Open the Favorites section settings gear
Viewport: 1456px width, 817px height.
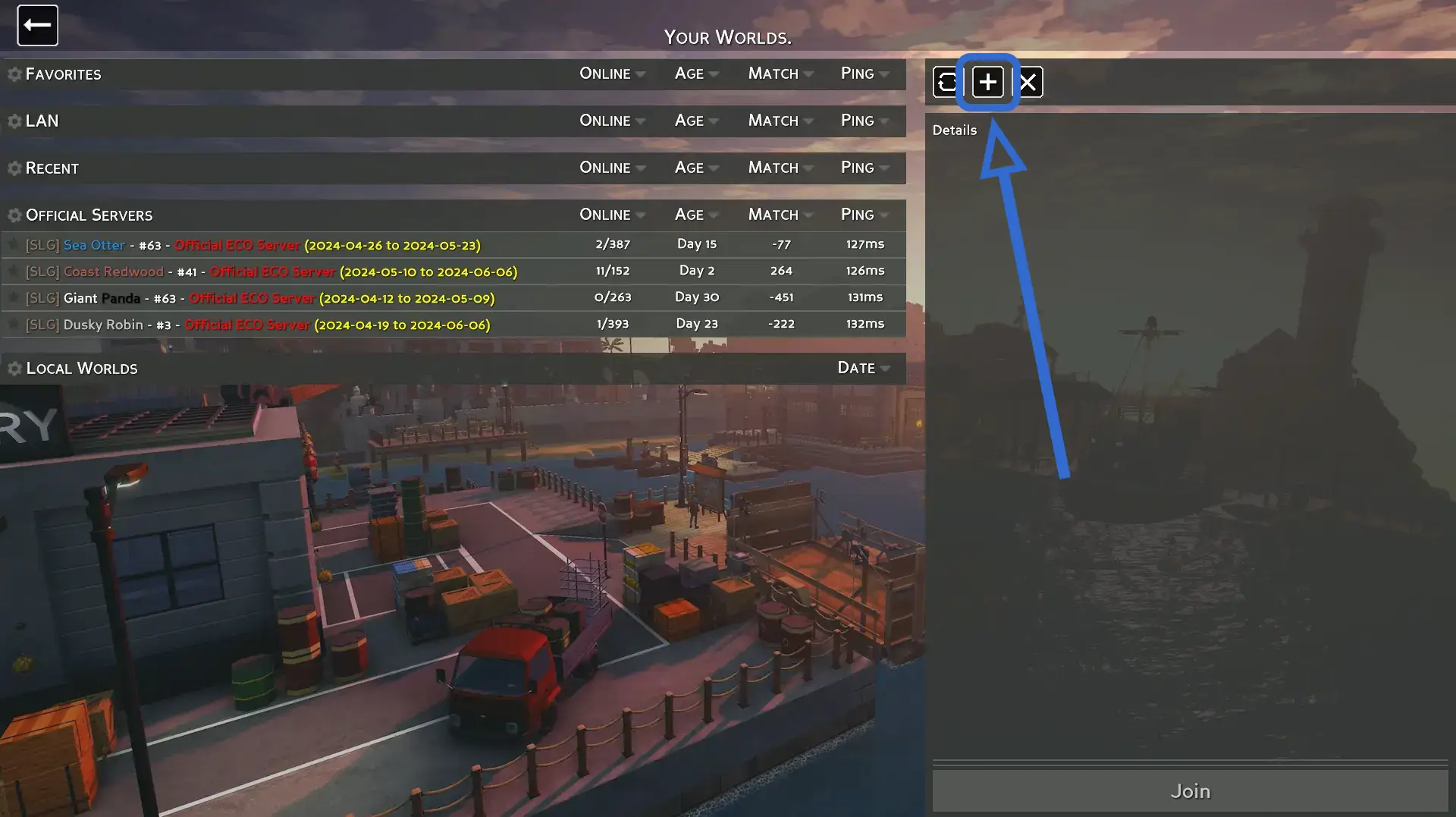click(x=13, y=74)
